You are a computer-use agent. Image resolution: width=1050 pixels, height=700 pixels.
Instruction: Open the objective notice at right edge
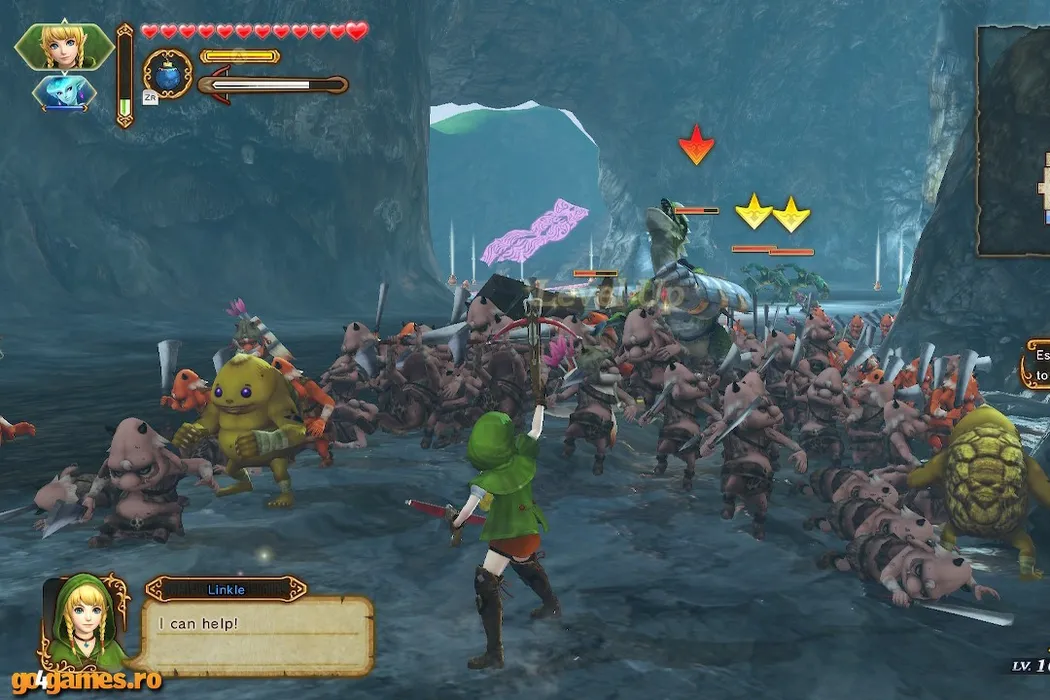(x=1036, y=365)
